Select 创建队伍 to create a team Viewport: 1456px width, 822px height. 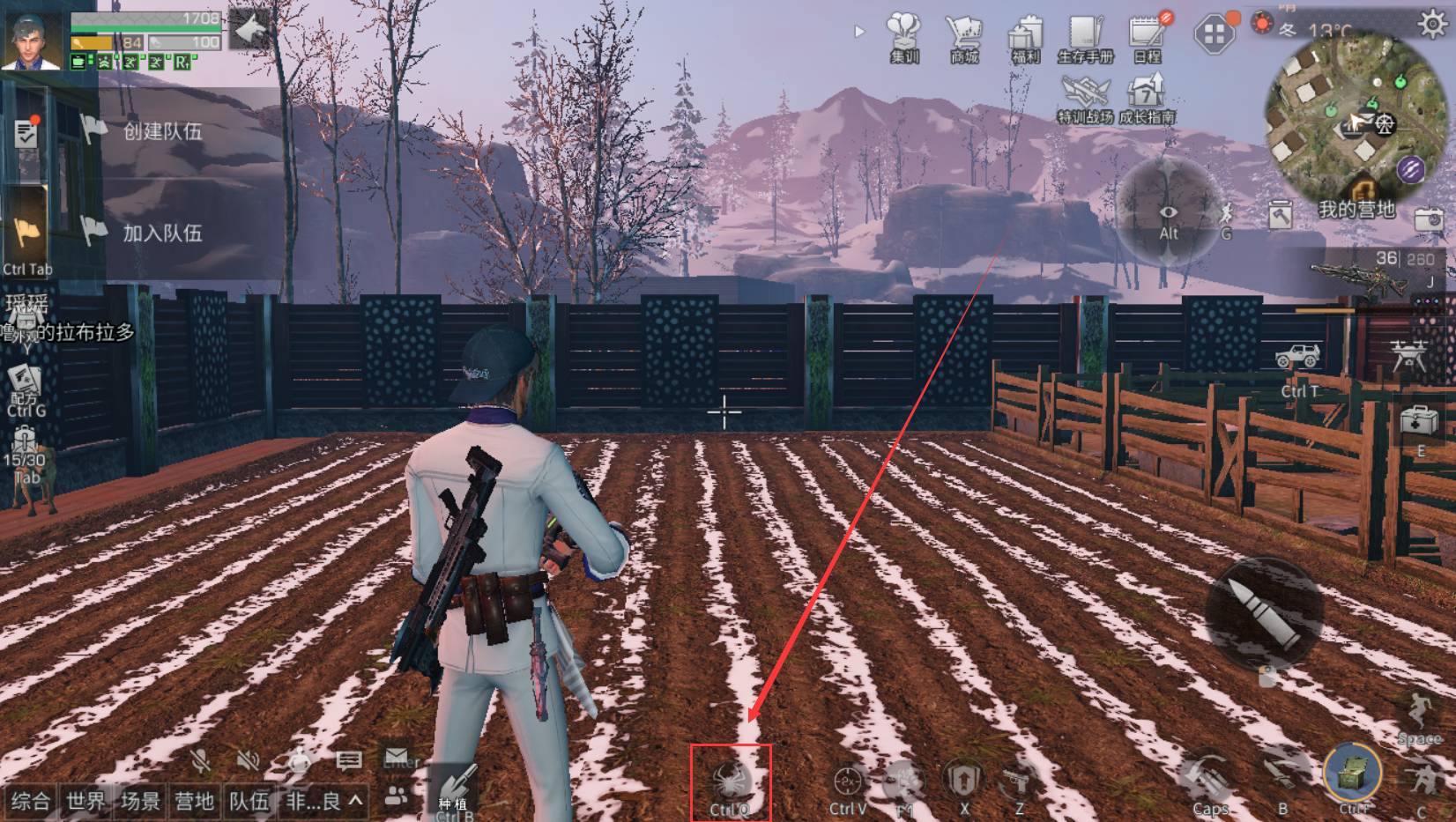(162, 131)
